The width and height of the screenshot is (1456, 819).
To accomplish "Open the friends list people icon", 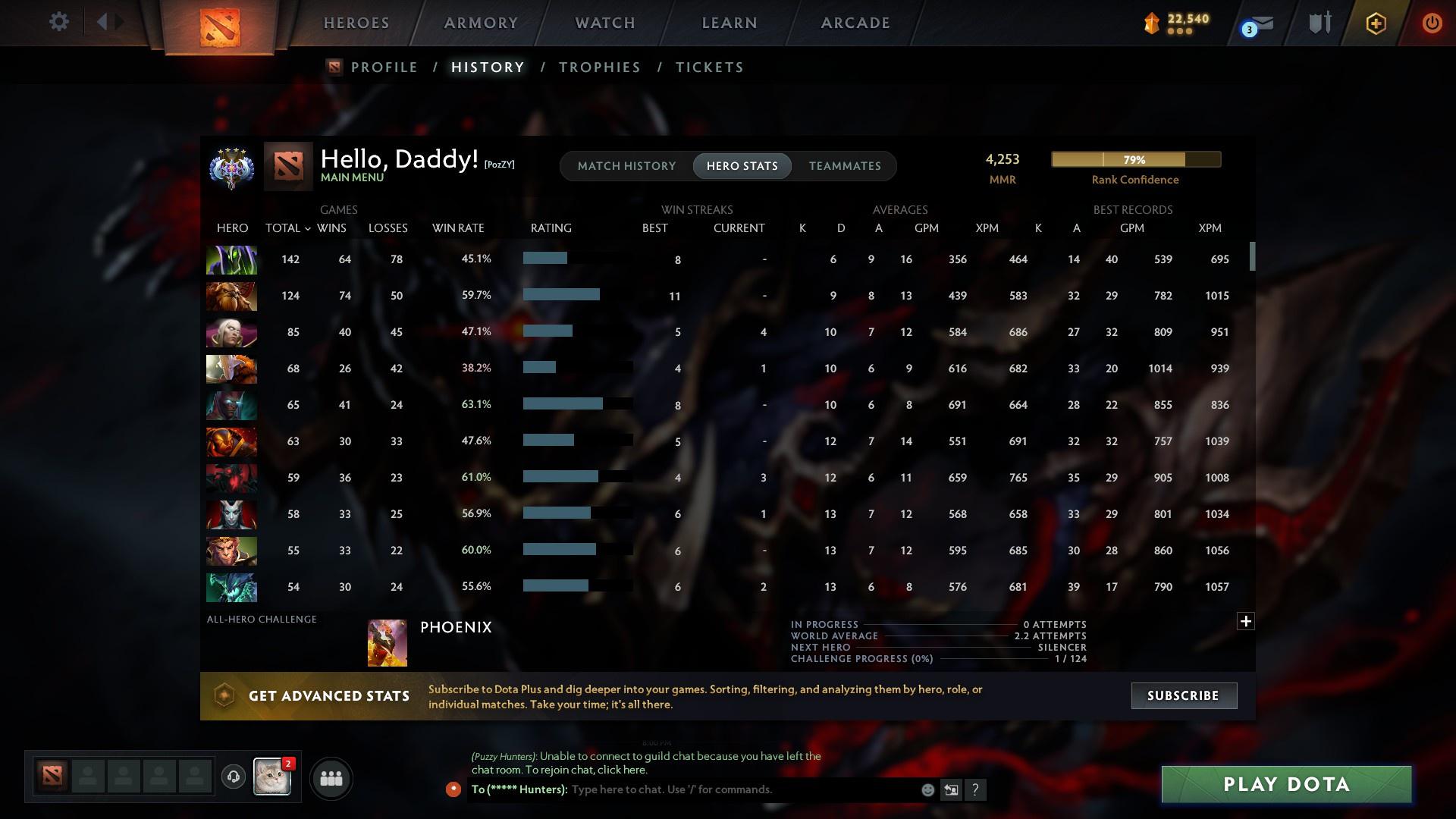I will pos(330,778).
